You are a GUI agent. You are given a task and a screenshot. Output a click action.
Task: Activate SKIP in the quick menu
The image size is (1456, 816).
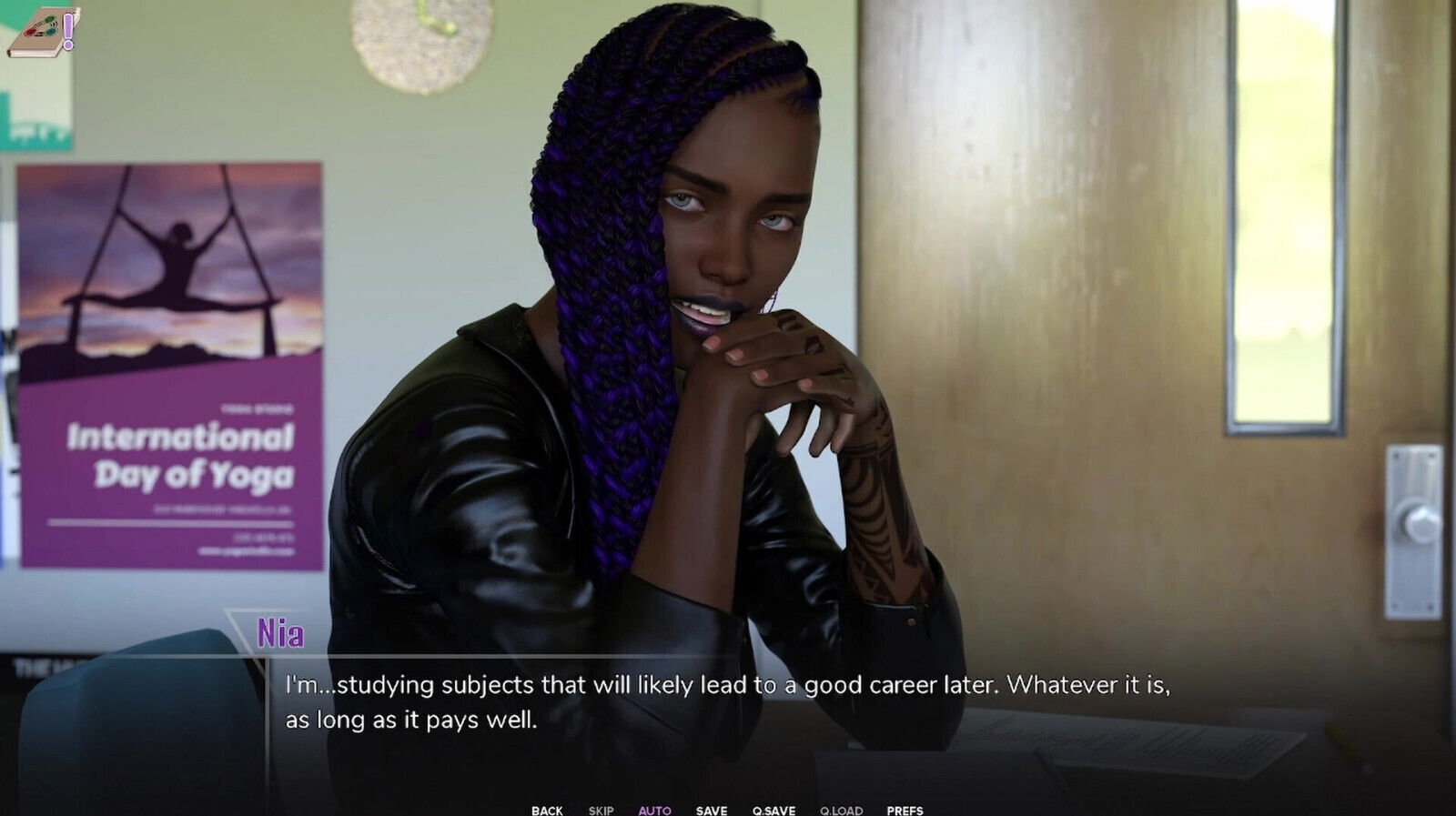pos(601,810)
